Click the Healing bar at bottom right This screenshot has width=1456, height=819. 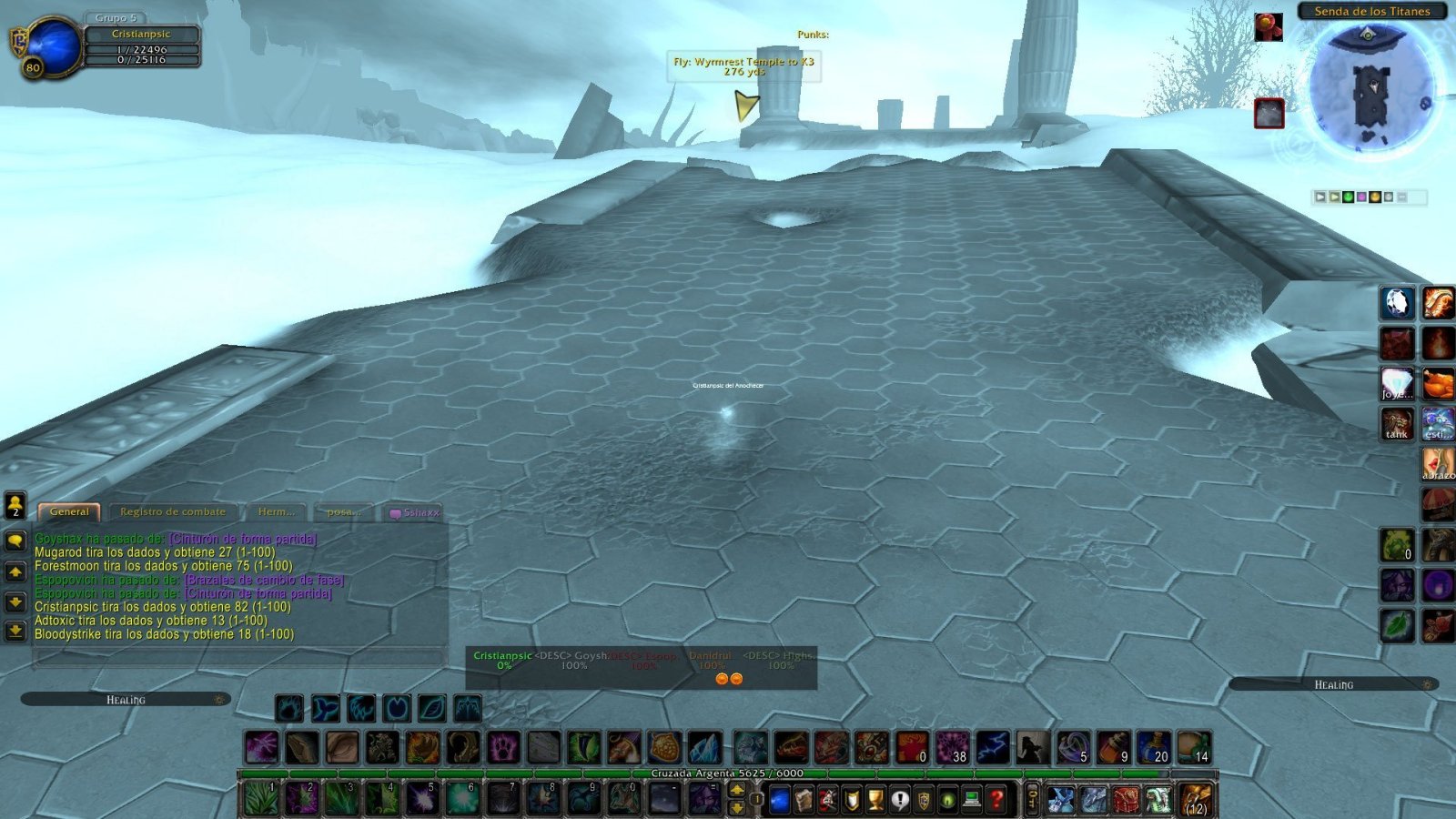(x=1333, y=685)
